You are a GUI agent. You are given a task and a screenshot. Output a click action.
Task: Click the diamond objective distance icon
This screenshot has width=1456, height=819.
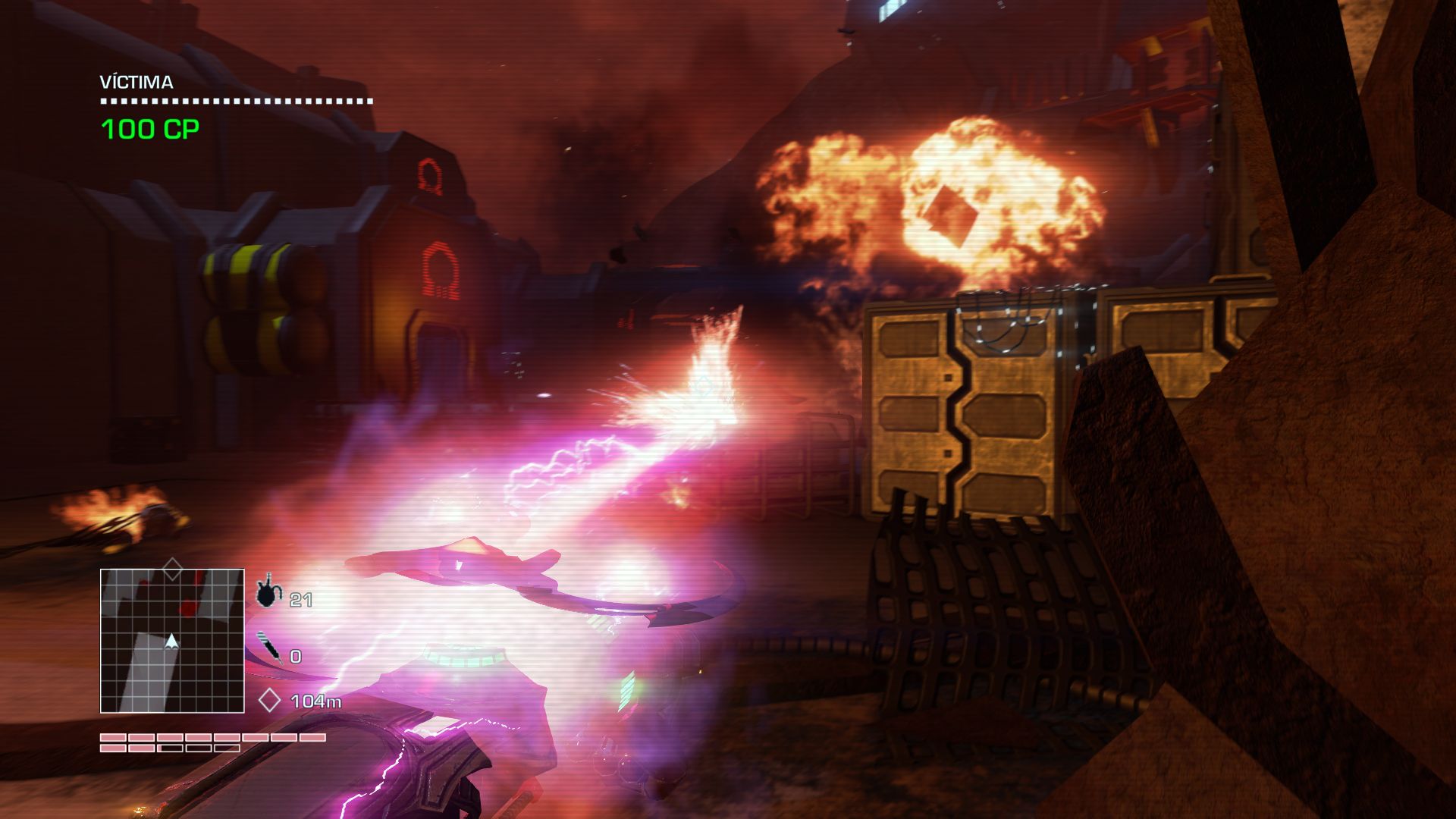click(x=269, y=701)
